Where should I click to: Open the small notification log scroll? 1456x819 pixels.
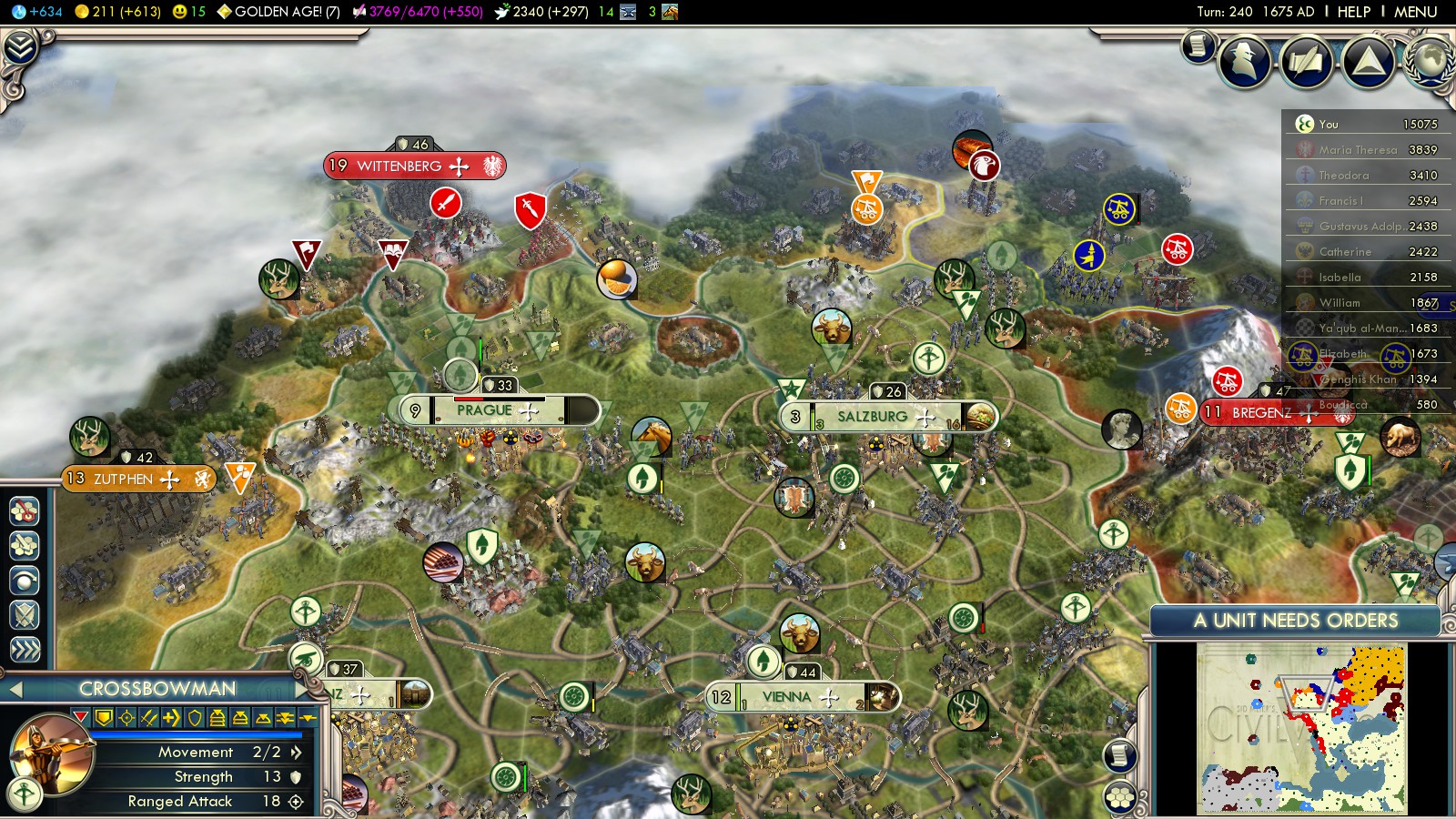tap(1198, 45)
